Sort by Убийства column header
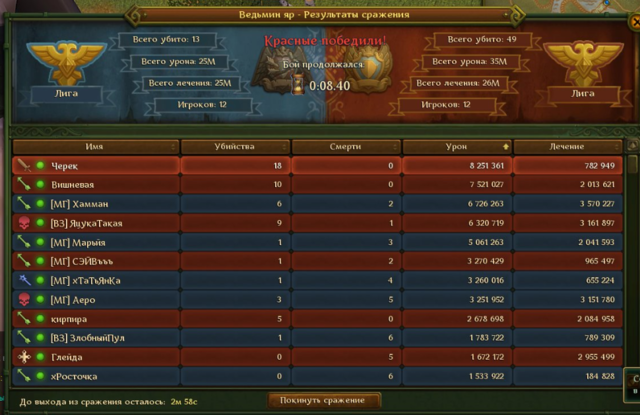Image resolution: width=640 pixels, height=415 pixels. (234, 146)
